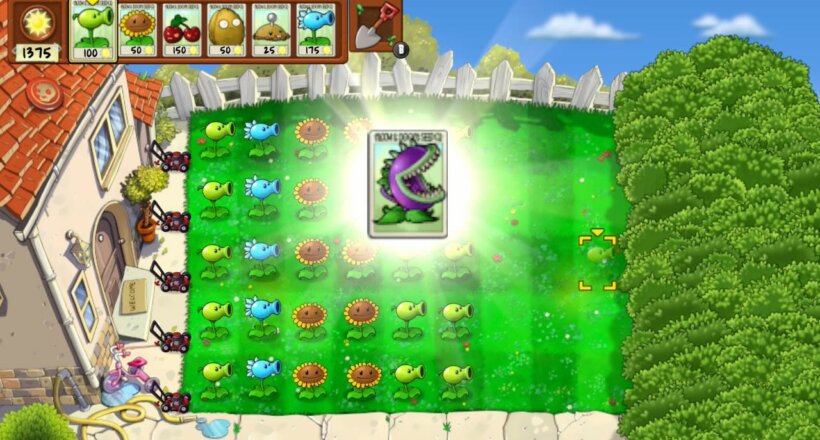
Task: Collect the Chomper seed packet reward
Action: [x=407, y=184]
